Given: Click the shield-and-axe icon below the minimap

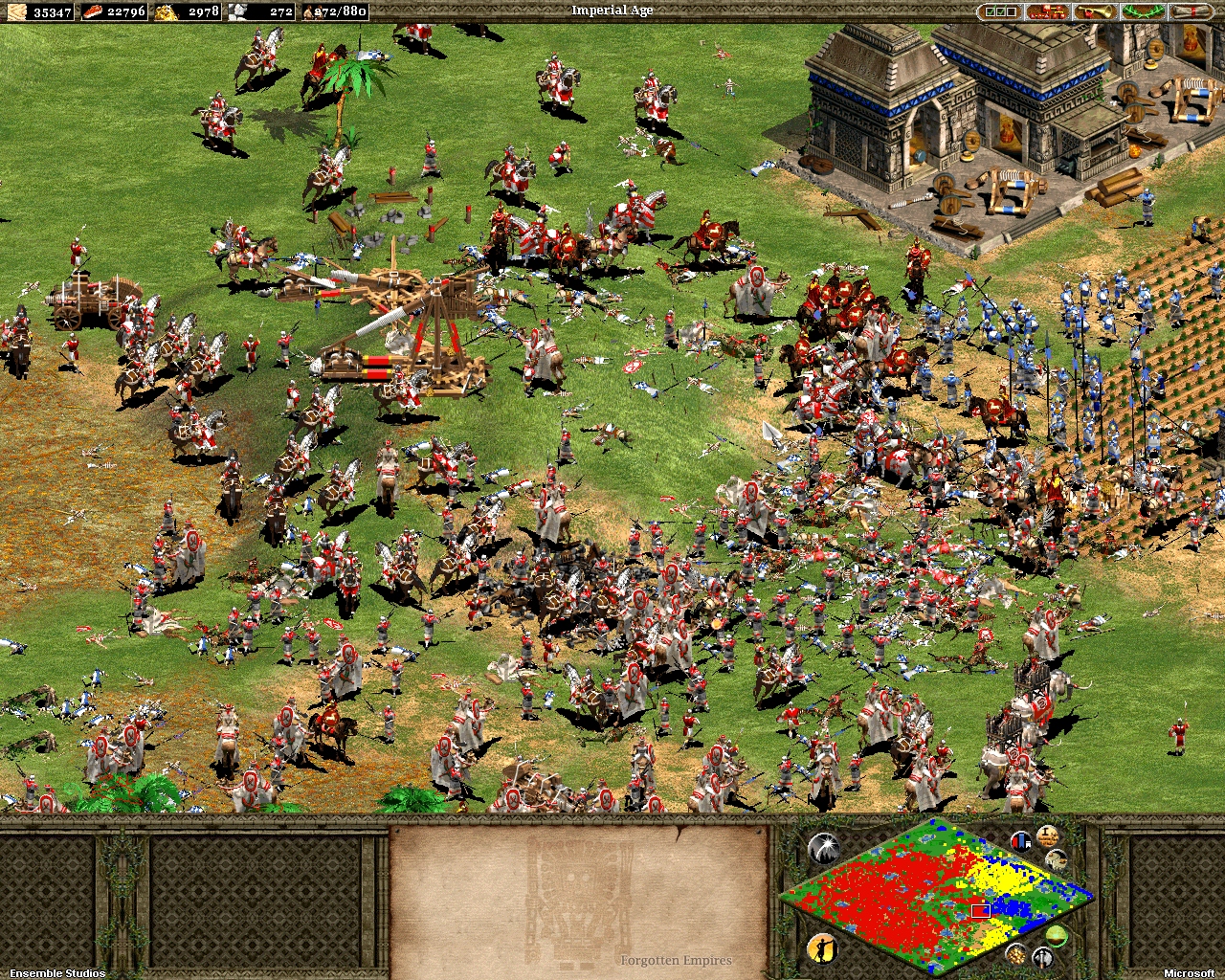Looking at the screenshot, I should (1041, 956).
